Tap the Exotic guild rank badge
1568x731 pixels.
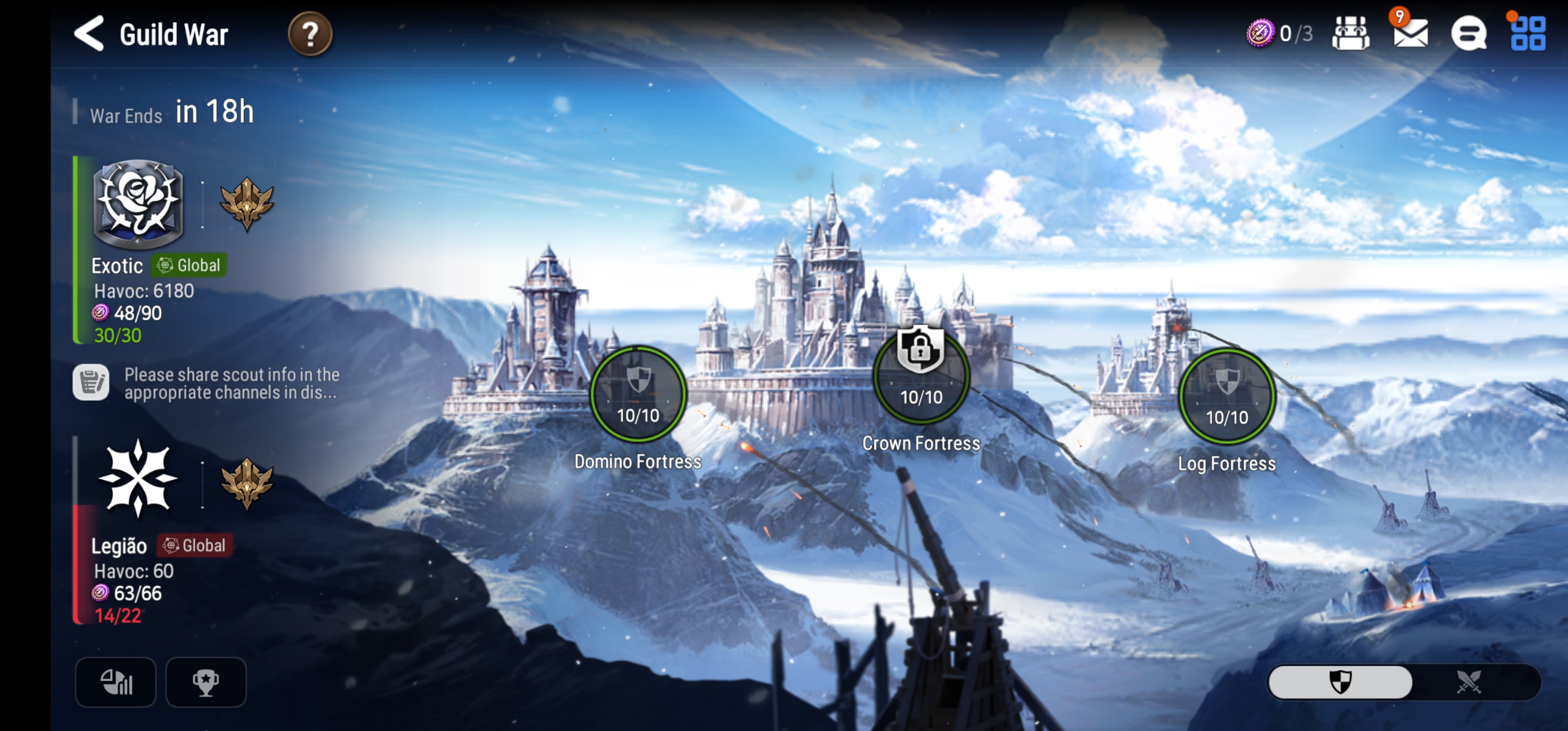(246, 204)
